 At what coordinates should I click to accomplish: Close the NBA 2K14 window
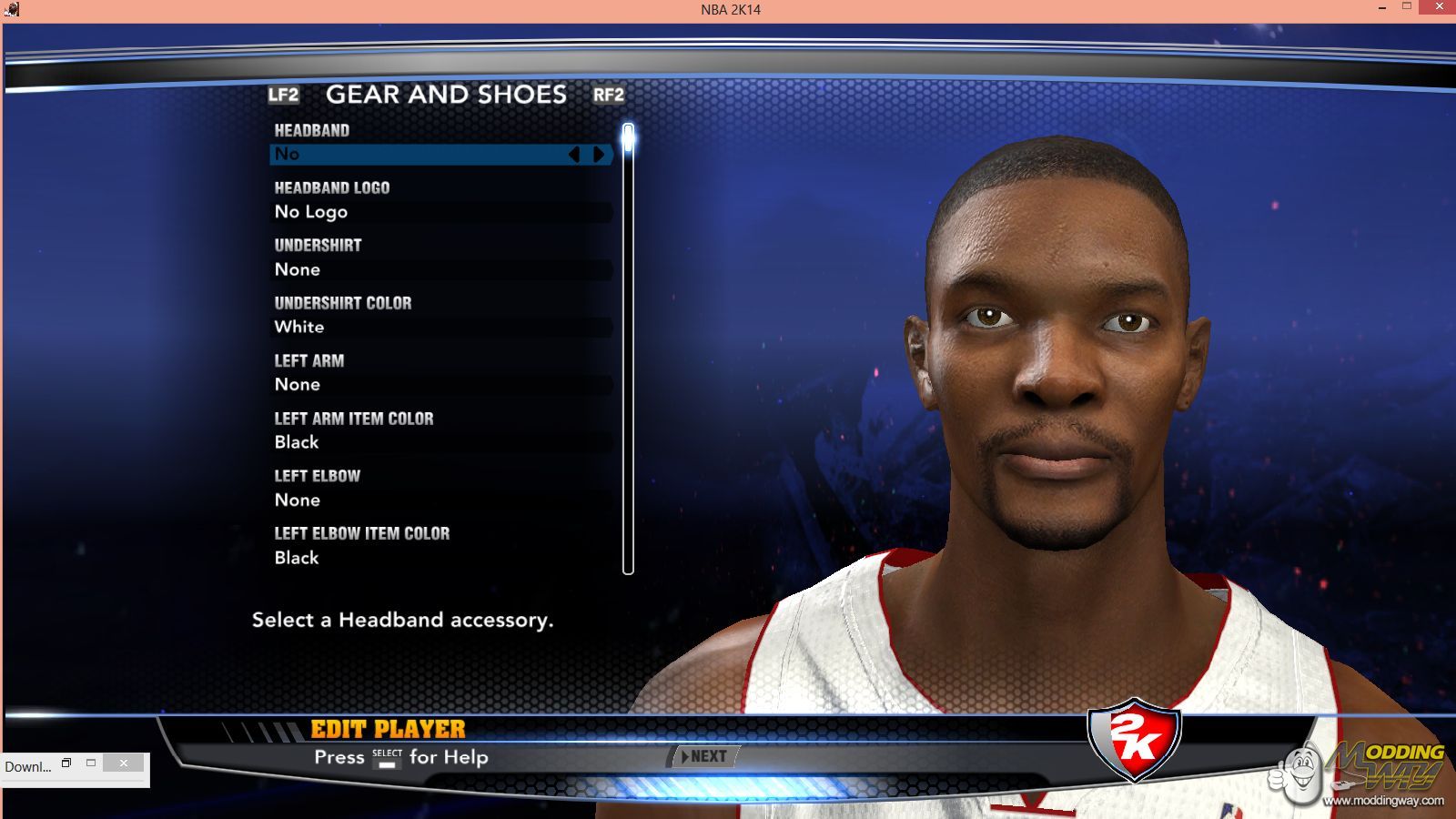tap(1439, 7)
